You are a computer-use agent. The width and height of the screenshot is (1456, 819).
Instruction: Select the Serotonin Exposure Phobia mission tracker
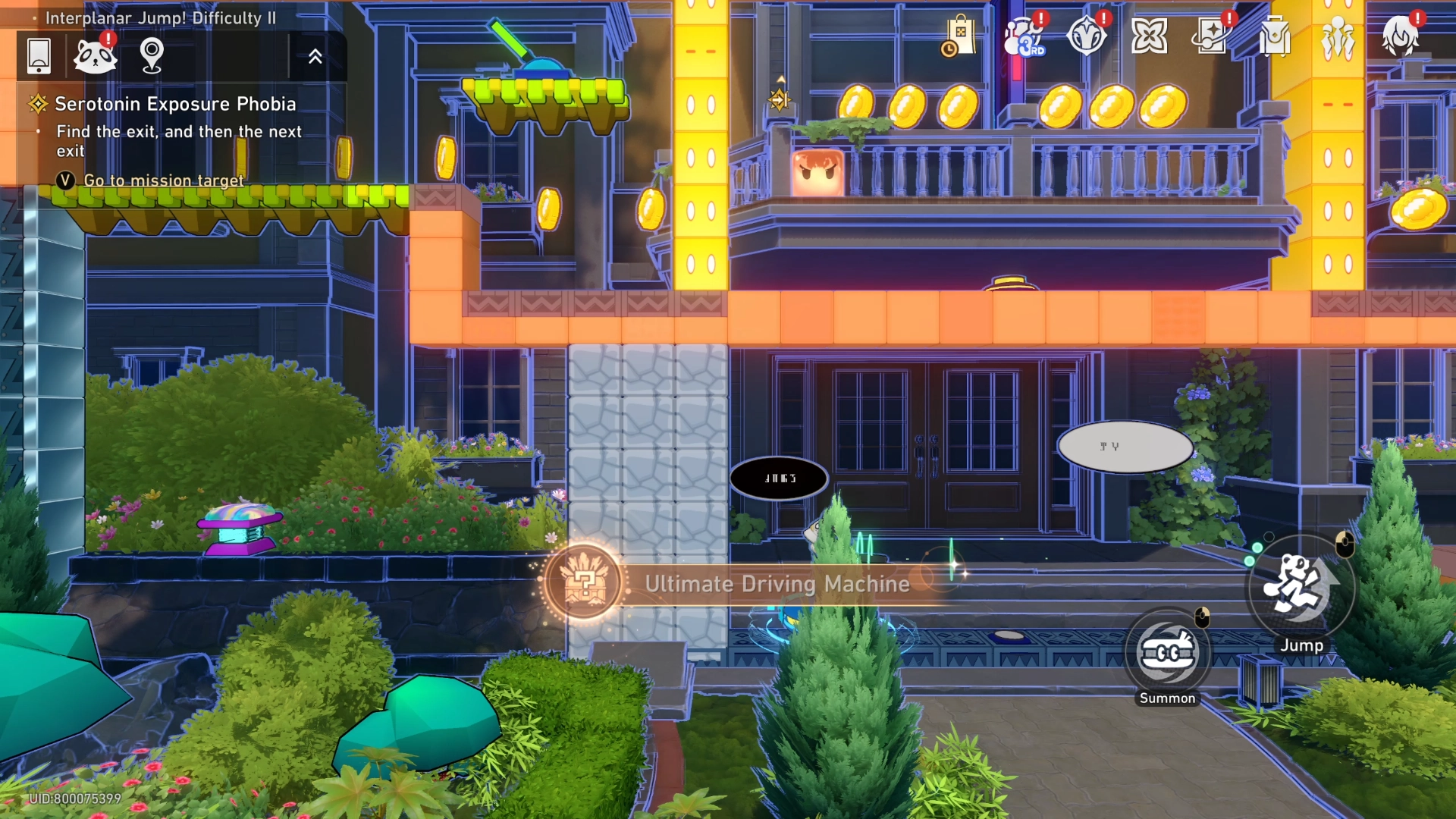pos(175,104)
